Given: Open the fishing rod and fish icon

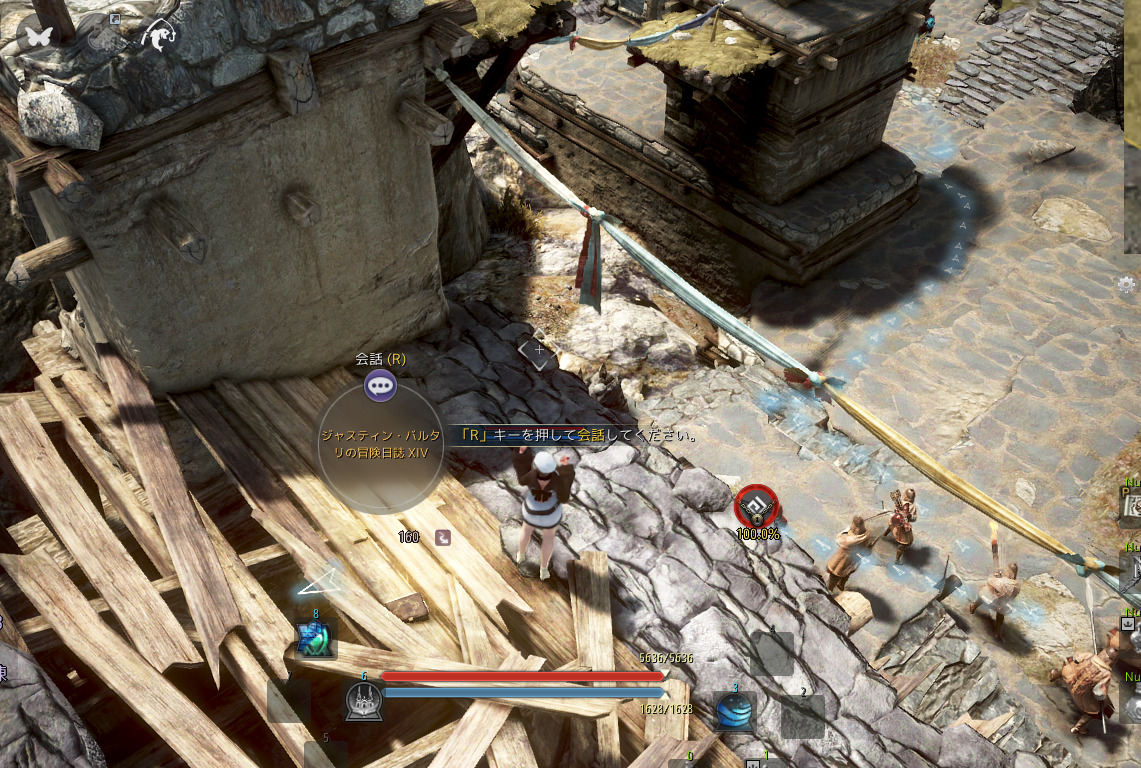Looking at the screenshot, I should pyautogui.click(x=158, y=36).
